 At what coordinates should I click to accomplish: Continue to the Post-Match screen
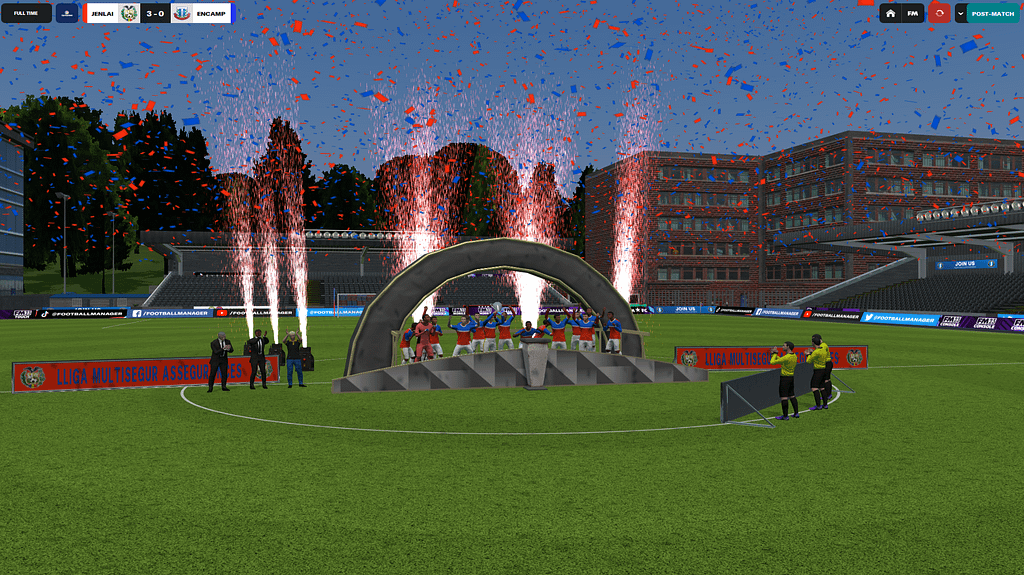[x=992, y=13]
